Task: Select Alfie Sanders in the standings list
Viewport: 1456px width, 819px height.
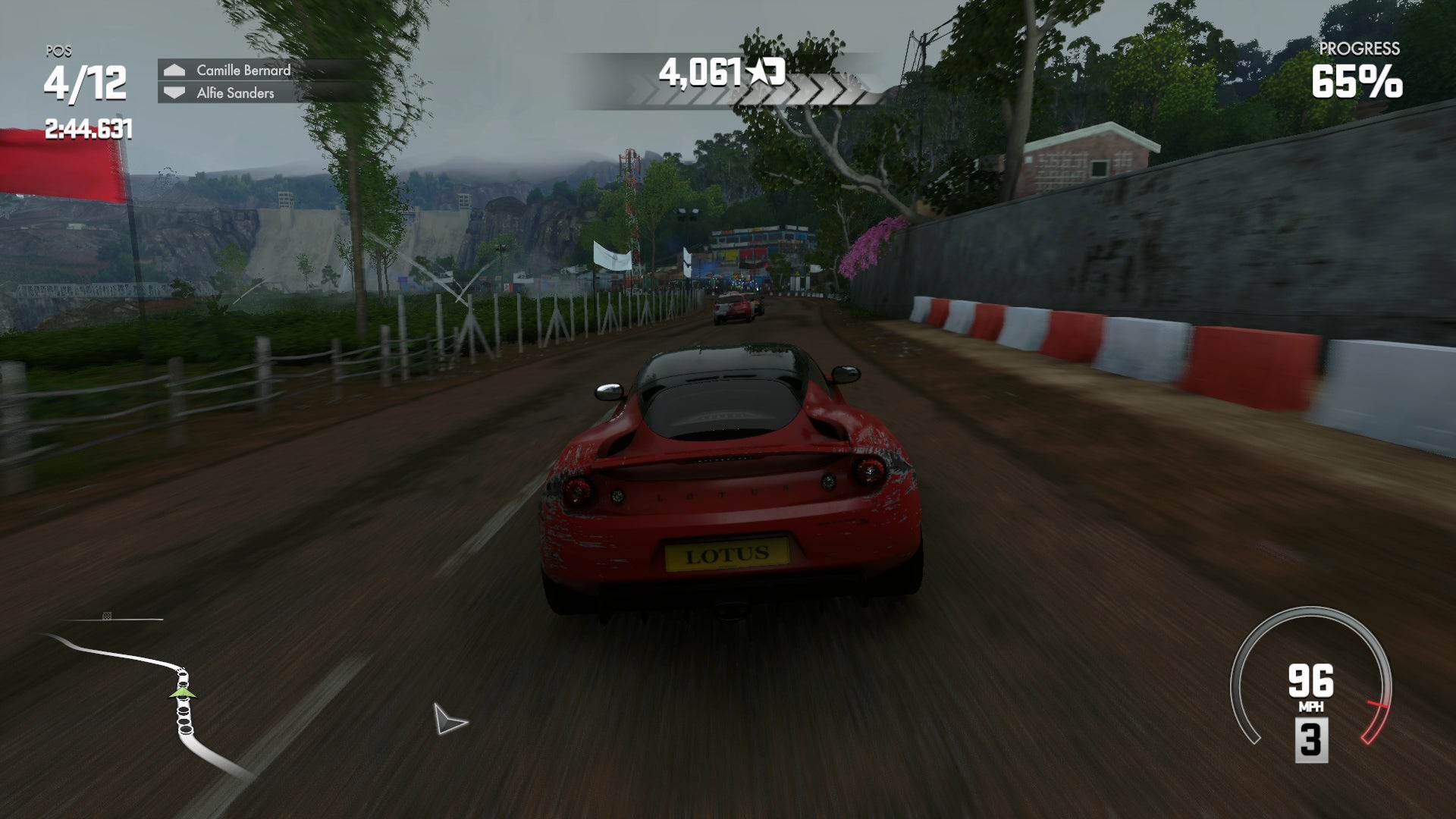Action: 235,93
